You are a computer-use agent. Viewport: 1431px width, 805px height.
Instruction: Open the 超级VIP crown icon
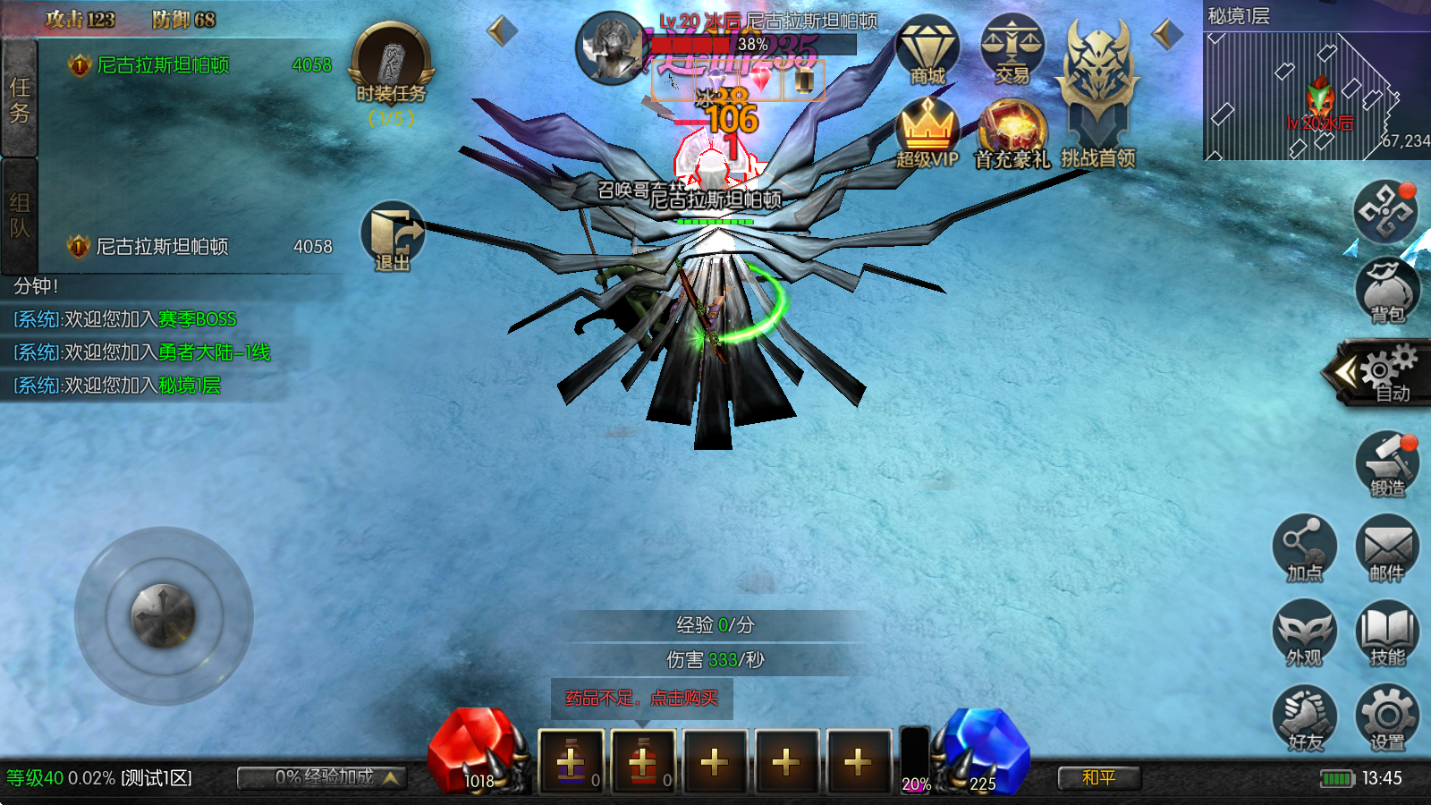tap(927, 132)
